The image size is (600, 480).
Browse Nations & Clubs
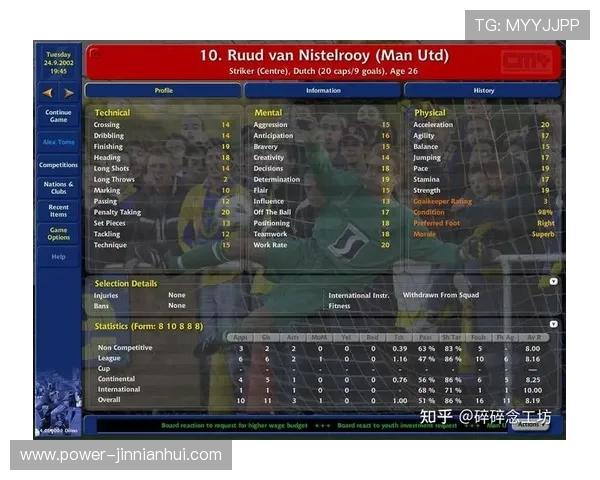click(58, 187)
